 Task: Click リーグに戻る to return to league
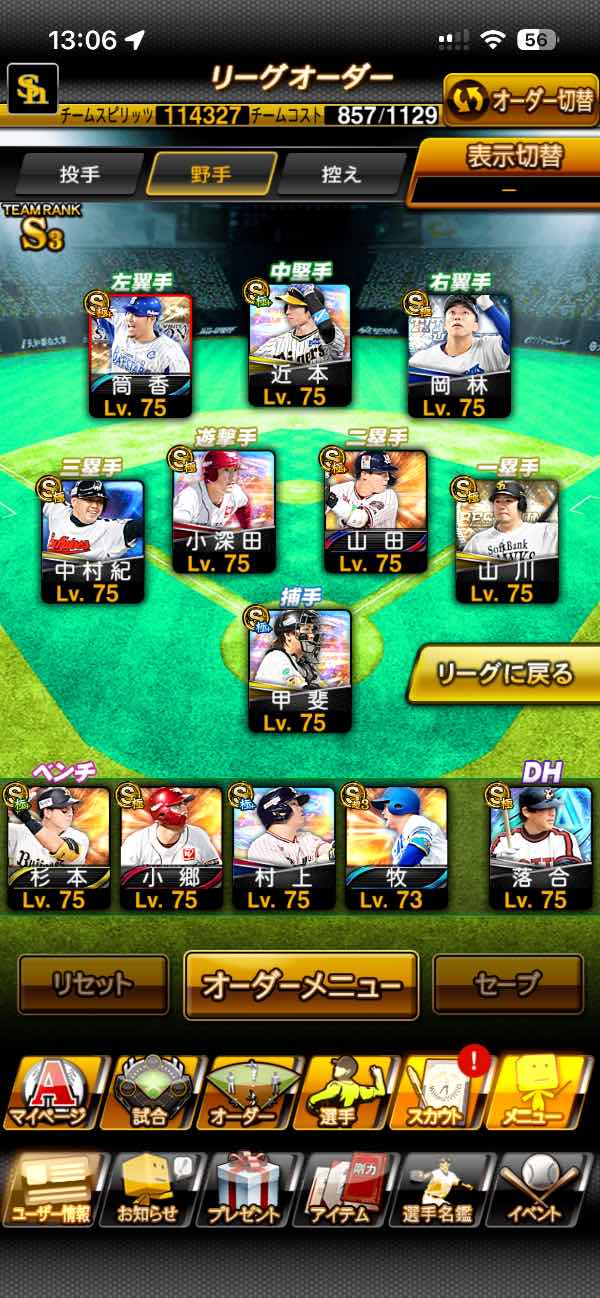coord(505,675)
